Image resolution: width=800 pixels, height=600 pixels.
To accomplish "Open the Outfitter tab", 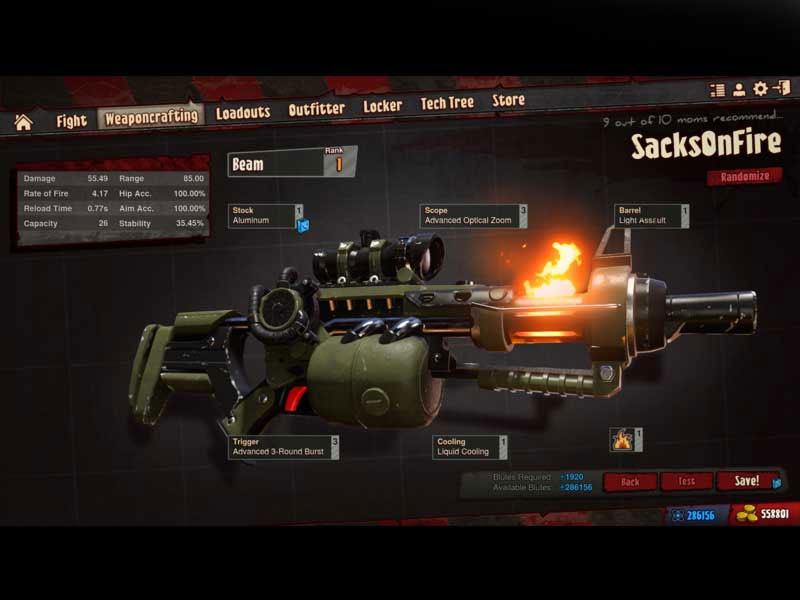I will [316, 109].
